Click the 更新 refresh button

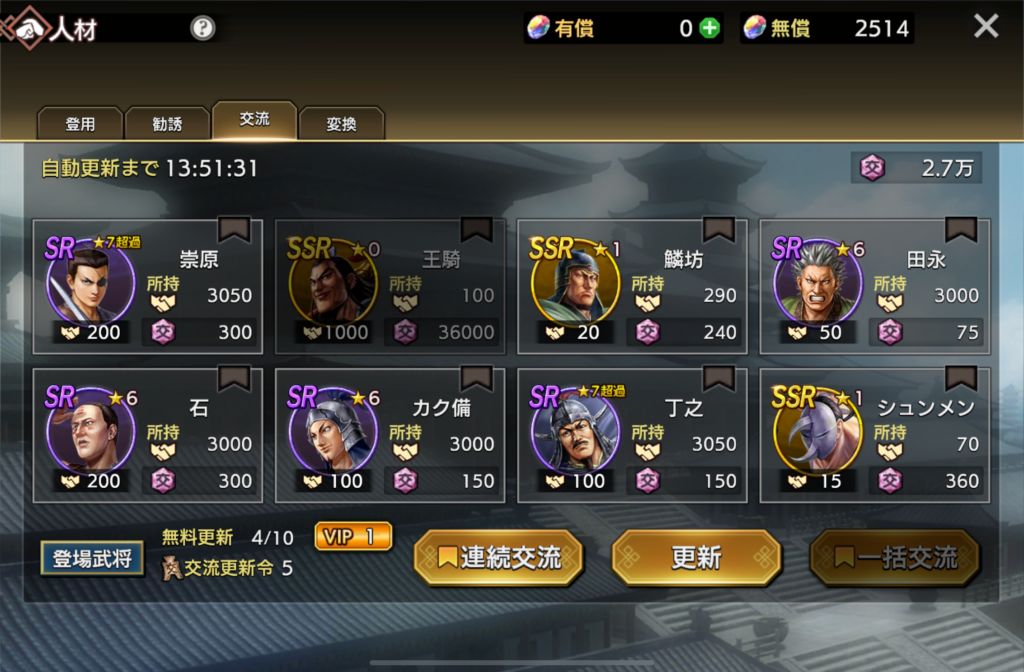(696, 557)
